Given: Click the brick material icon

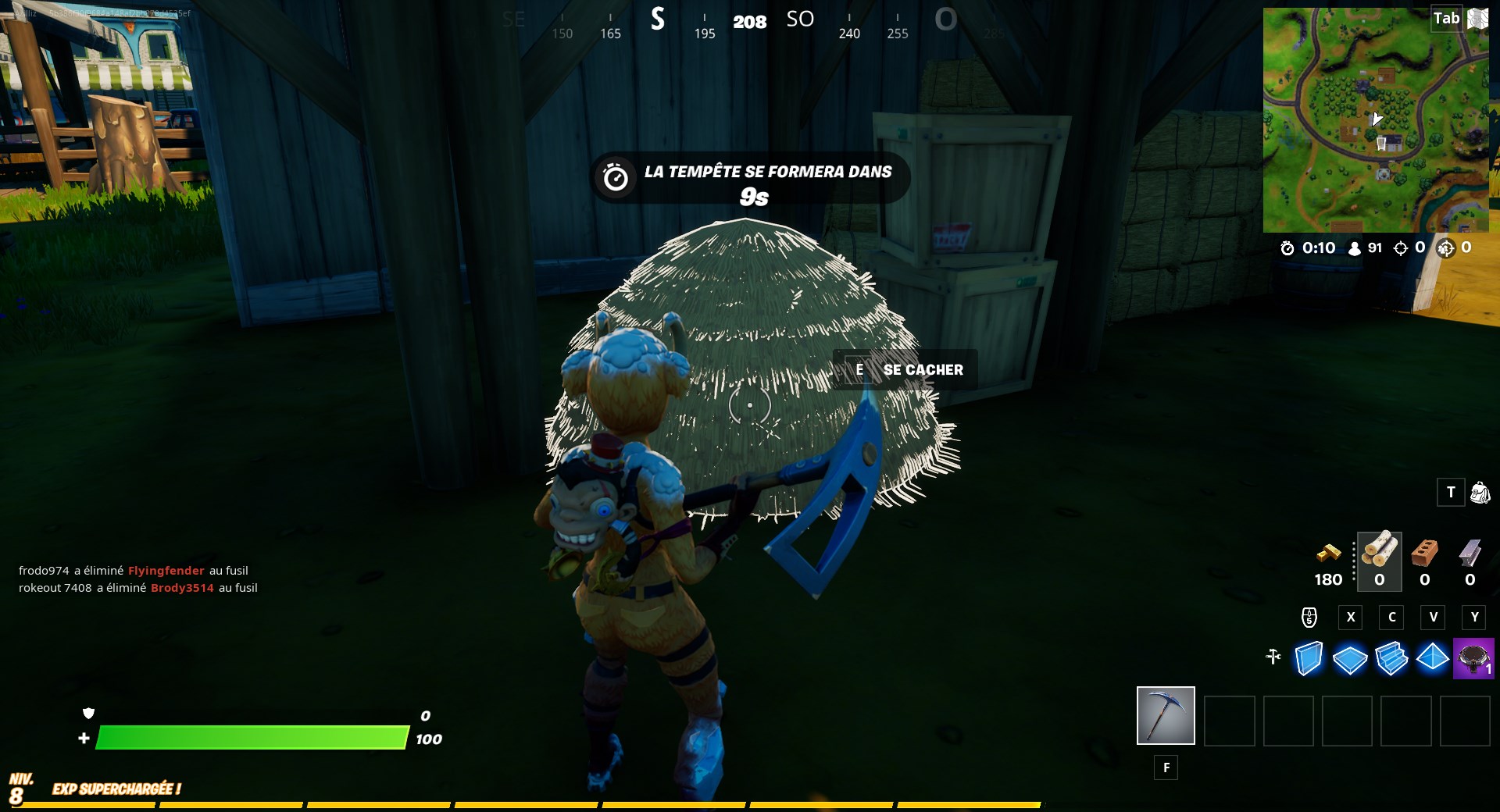Looking at the screenshot, I should tap(1424, 556).
